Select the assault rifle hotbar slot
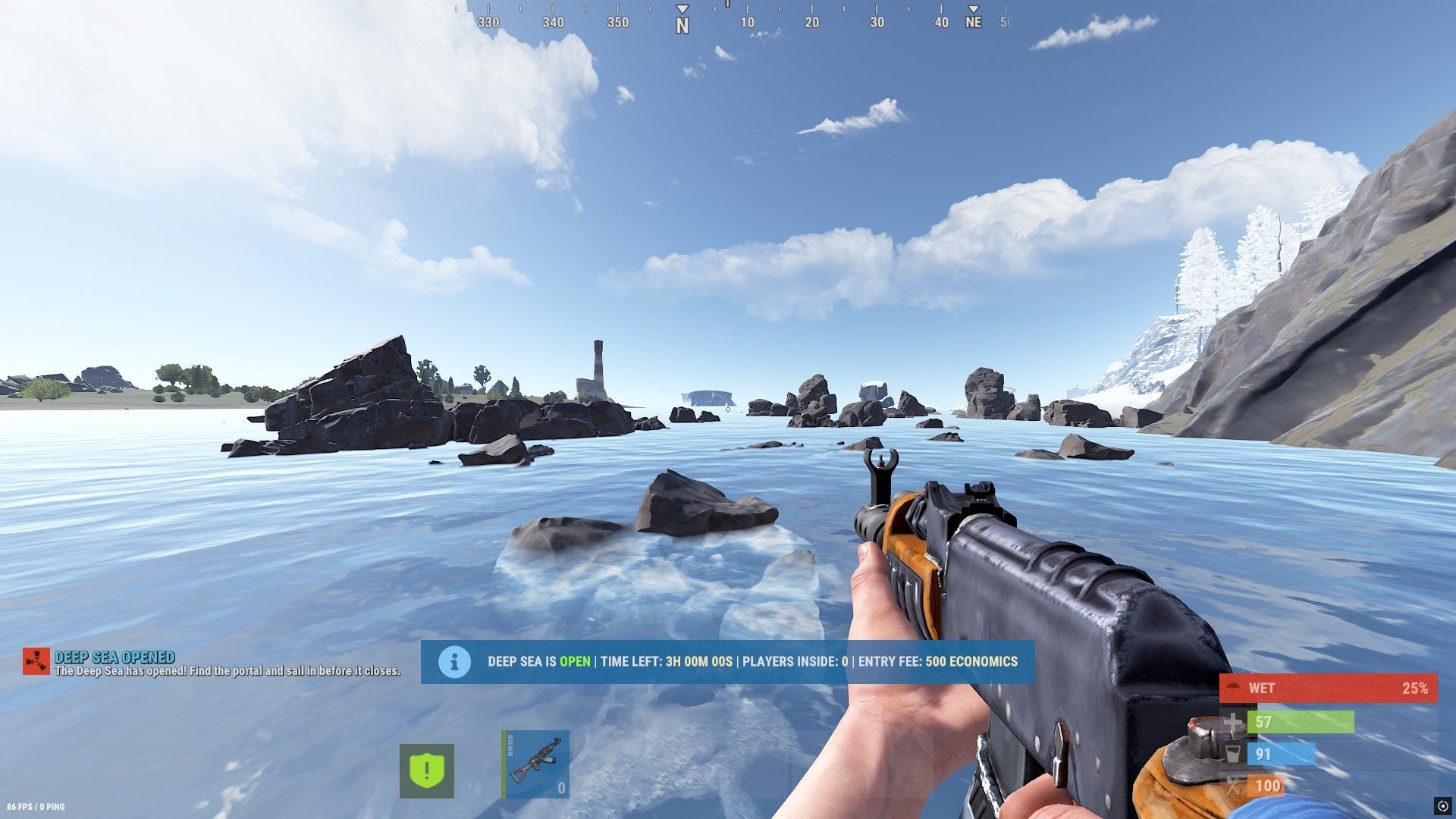 click(535, 764)
